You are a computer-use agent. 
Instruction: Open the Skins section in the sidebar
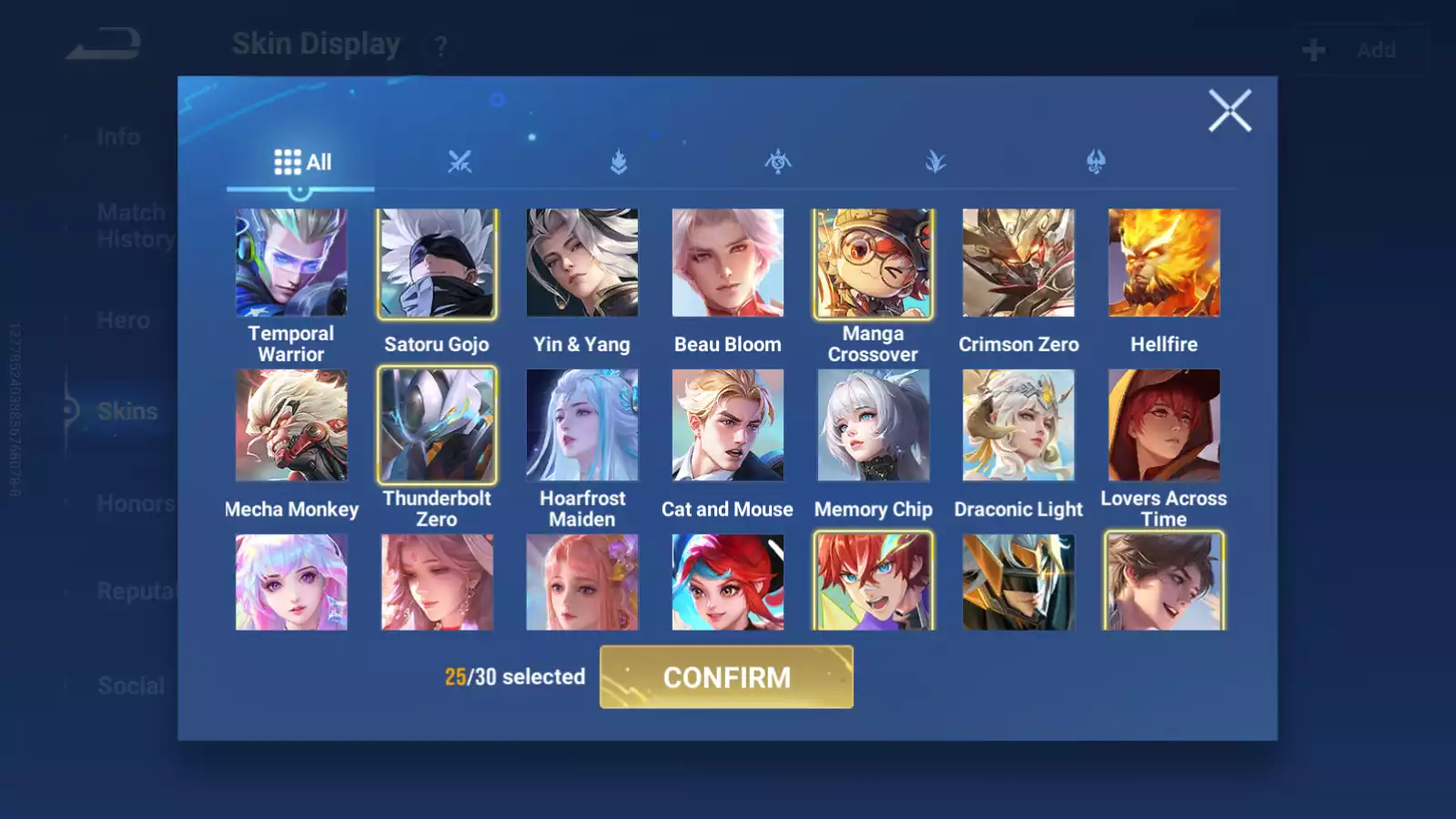tap(127, 411)
